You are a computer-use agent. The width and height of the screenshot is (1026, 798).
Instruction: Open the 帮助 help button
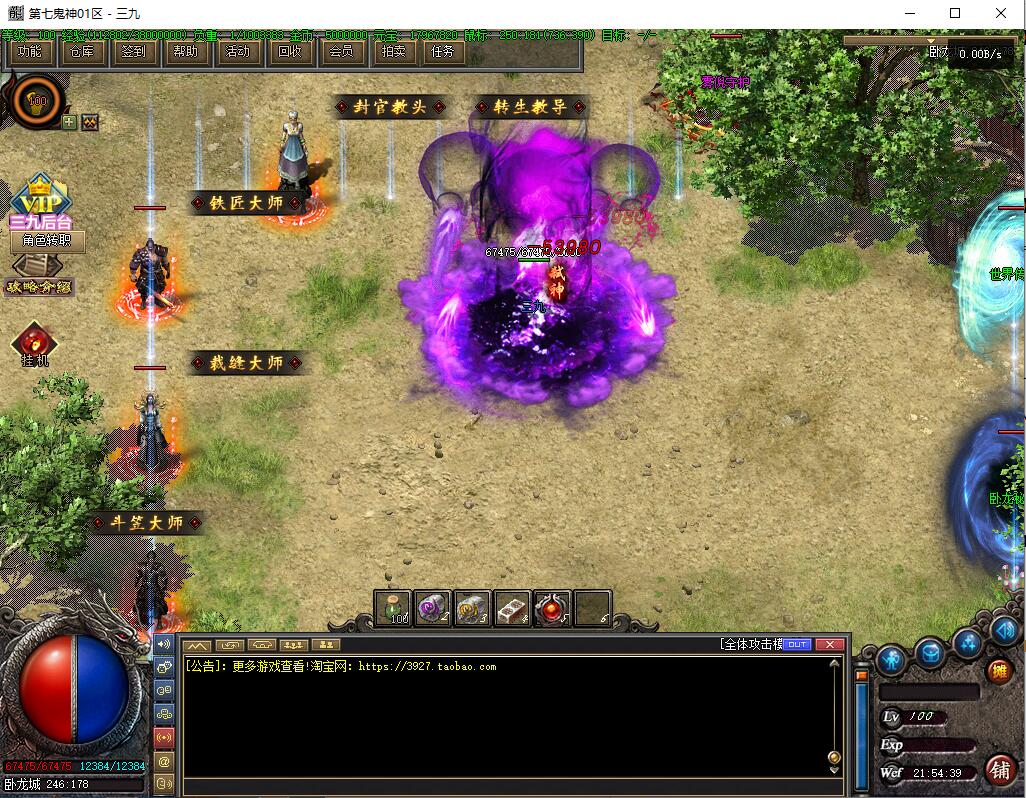186,52
